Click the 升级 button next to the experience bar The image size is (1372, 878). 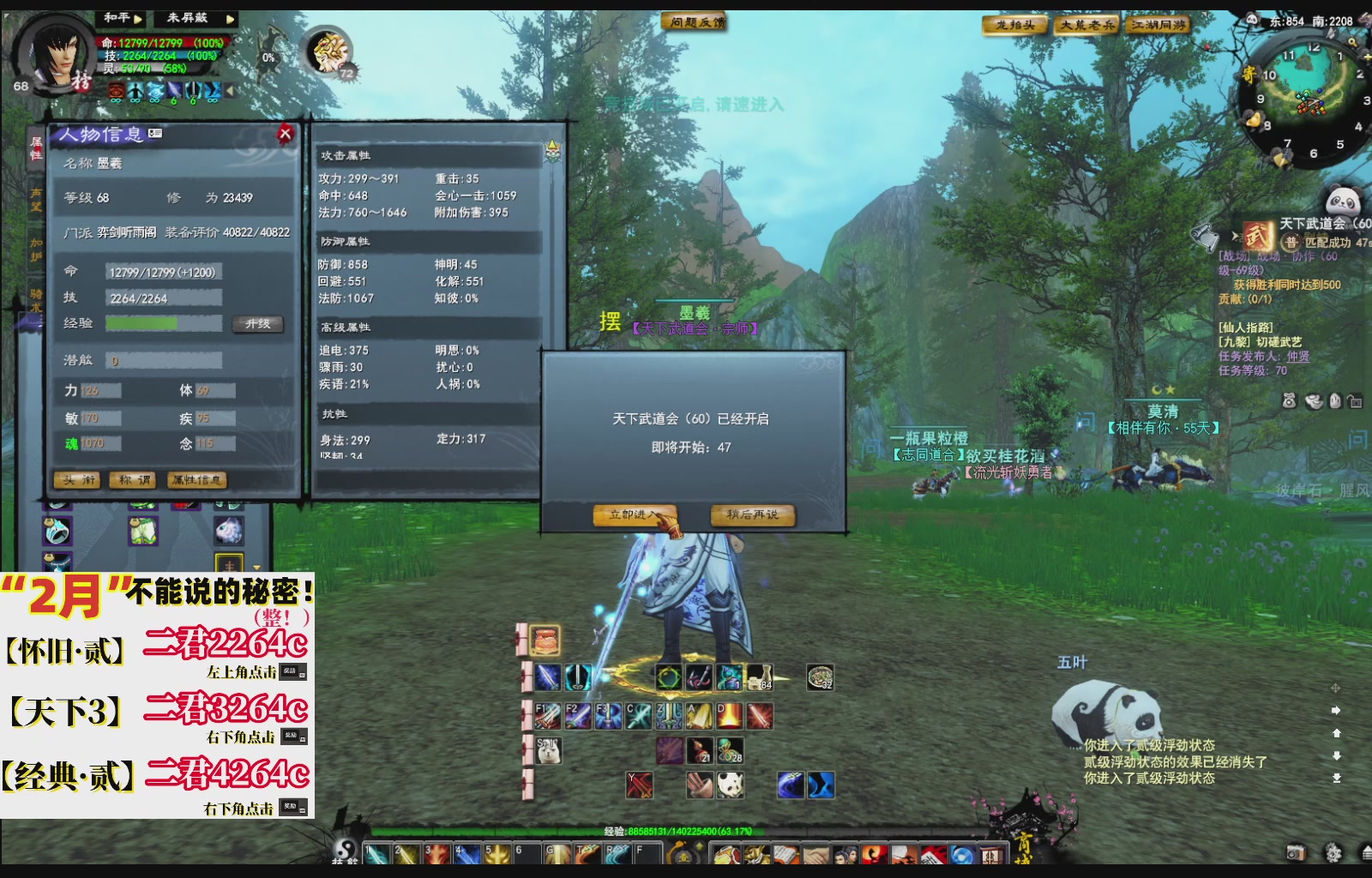pos(257,325)
